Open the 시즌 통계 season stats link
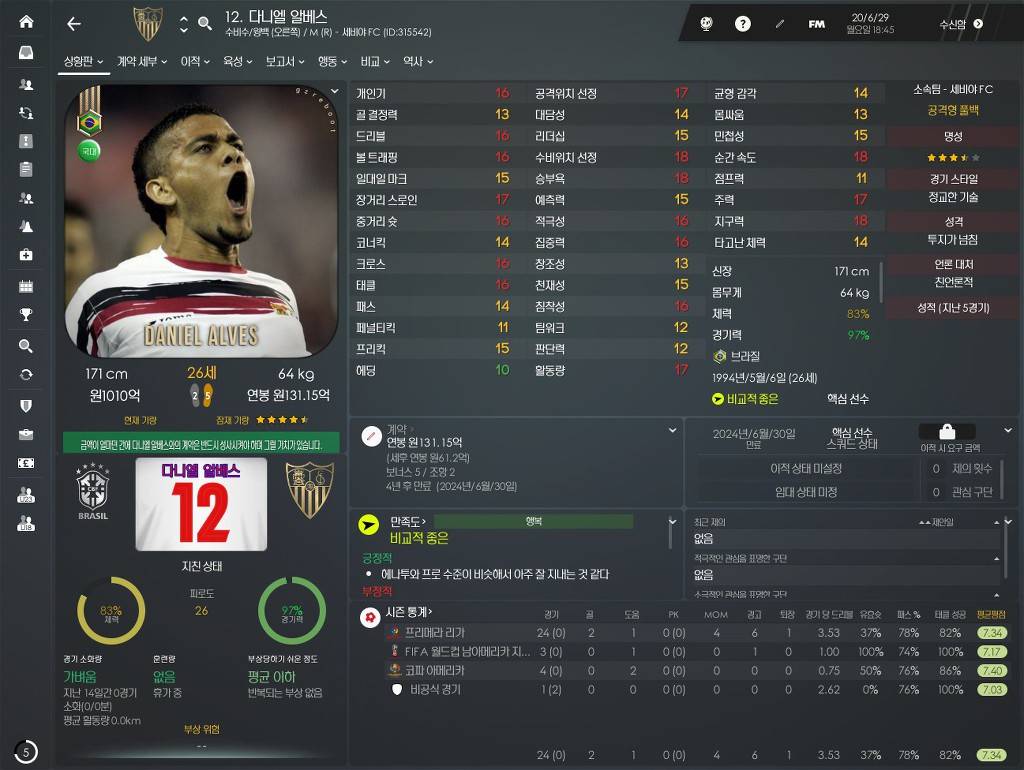Image resolution: width=1024 pixels, height=770 pixels. pos(412,612)
